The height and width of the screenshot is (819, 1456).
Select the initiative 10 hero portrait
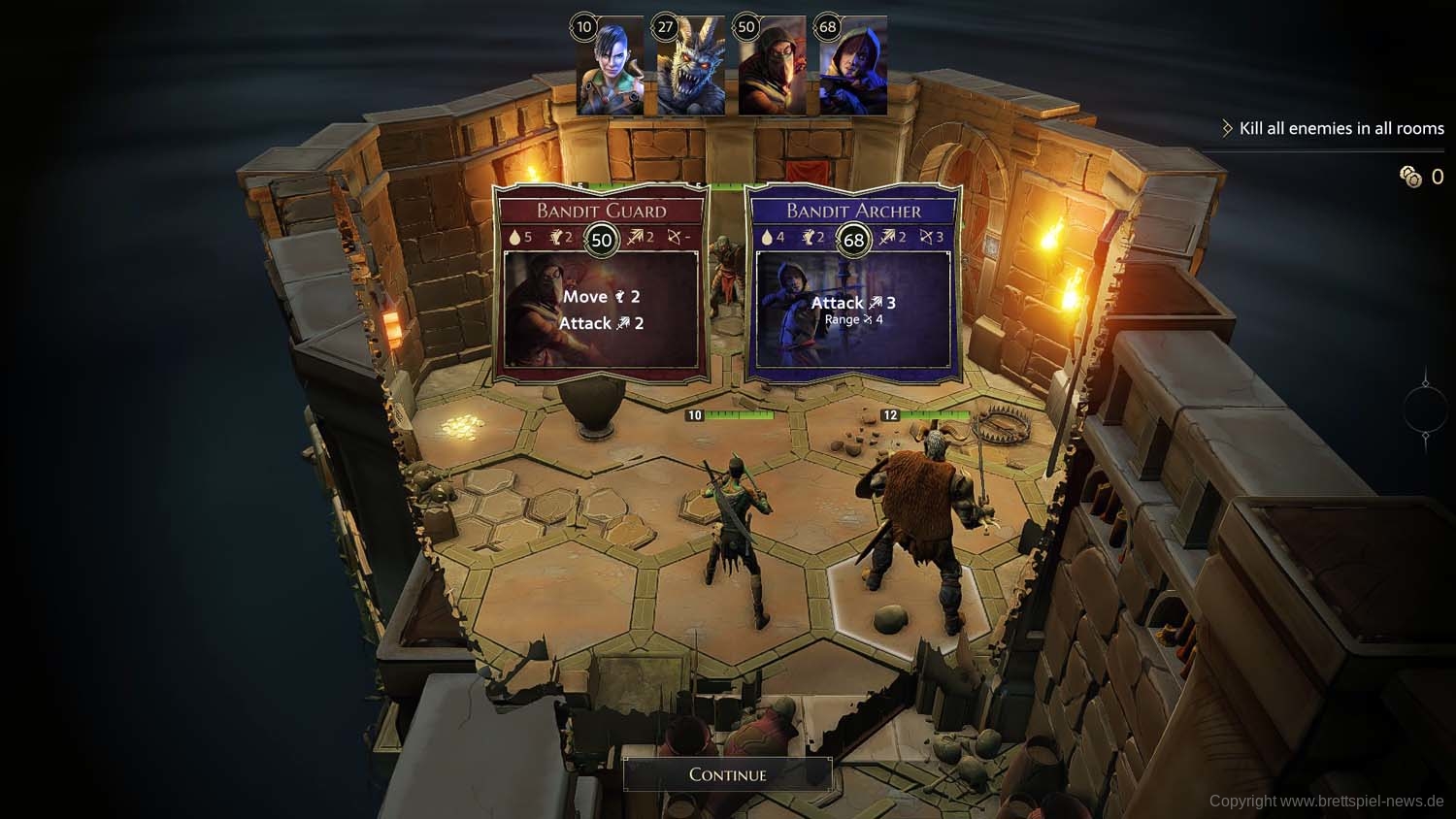coord(610,67)
